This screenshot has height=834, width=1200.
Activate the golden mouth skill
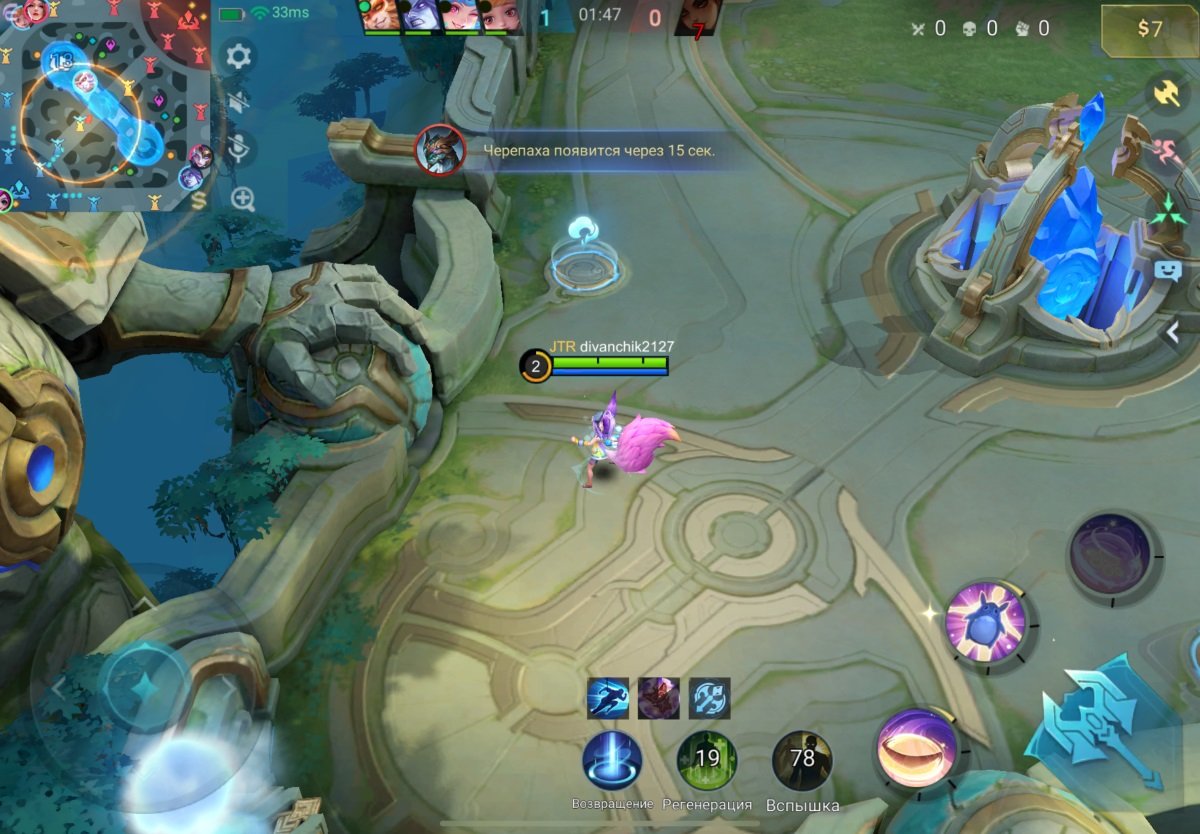[x=917, y=748]
